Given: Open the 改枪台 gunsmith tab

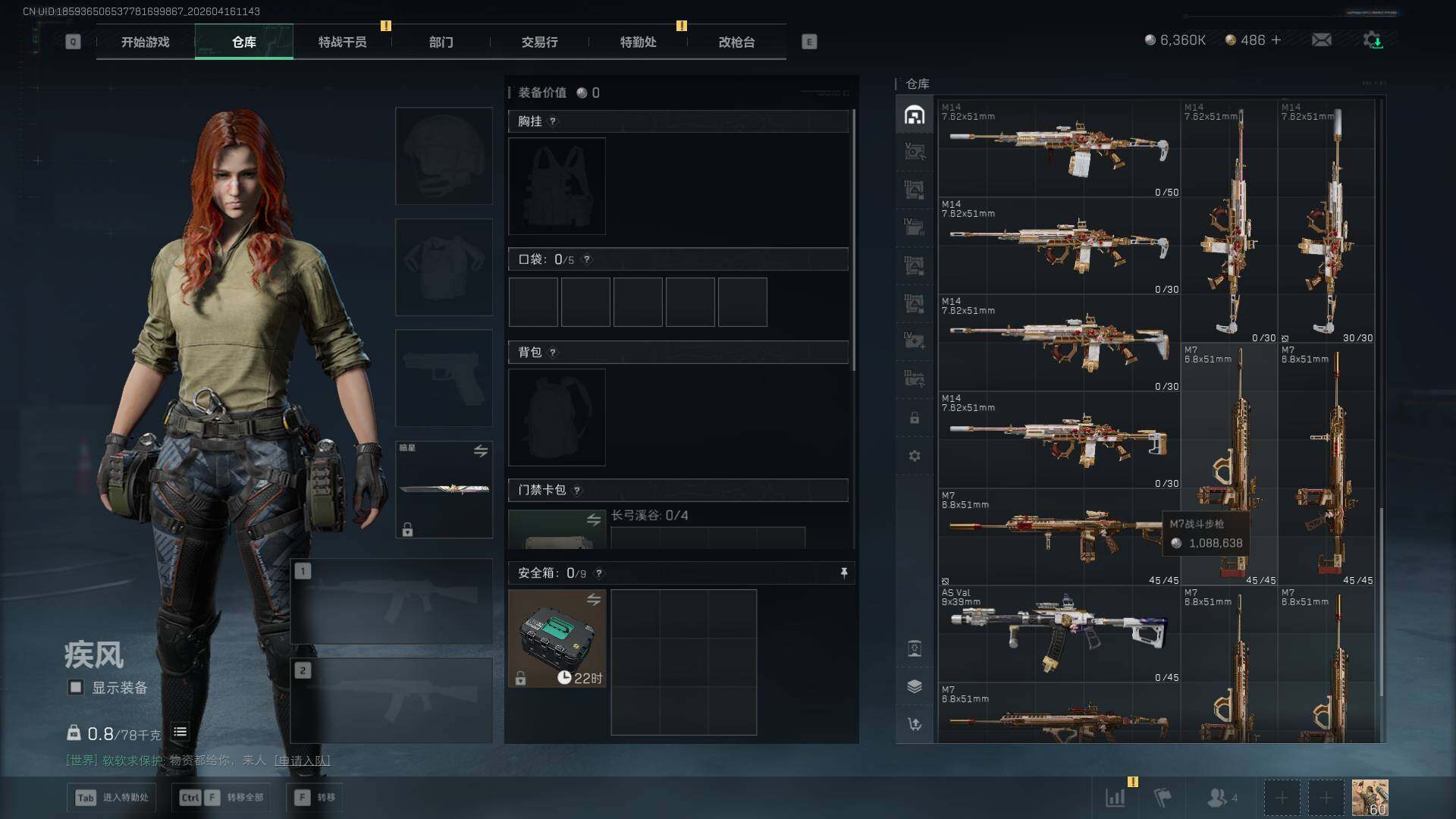Looking at the screenshot, I should pyautogui.click(x=736, y=42).
